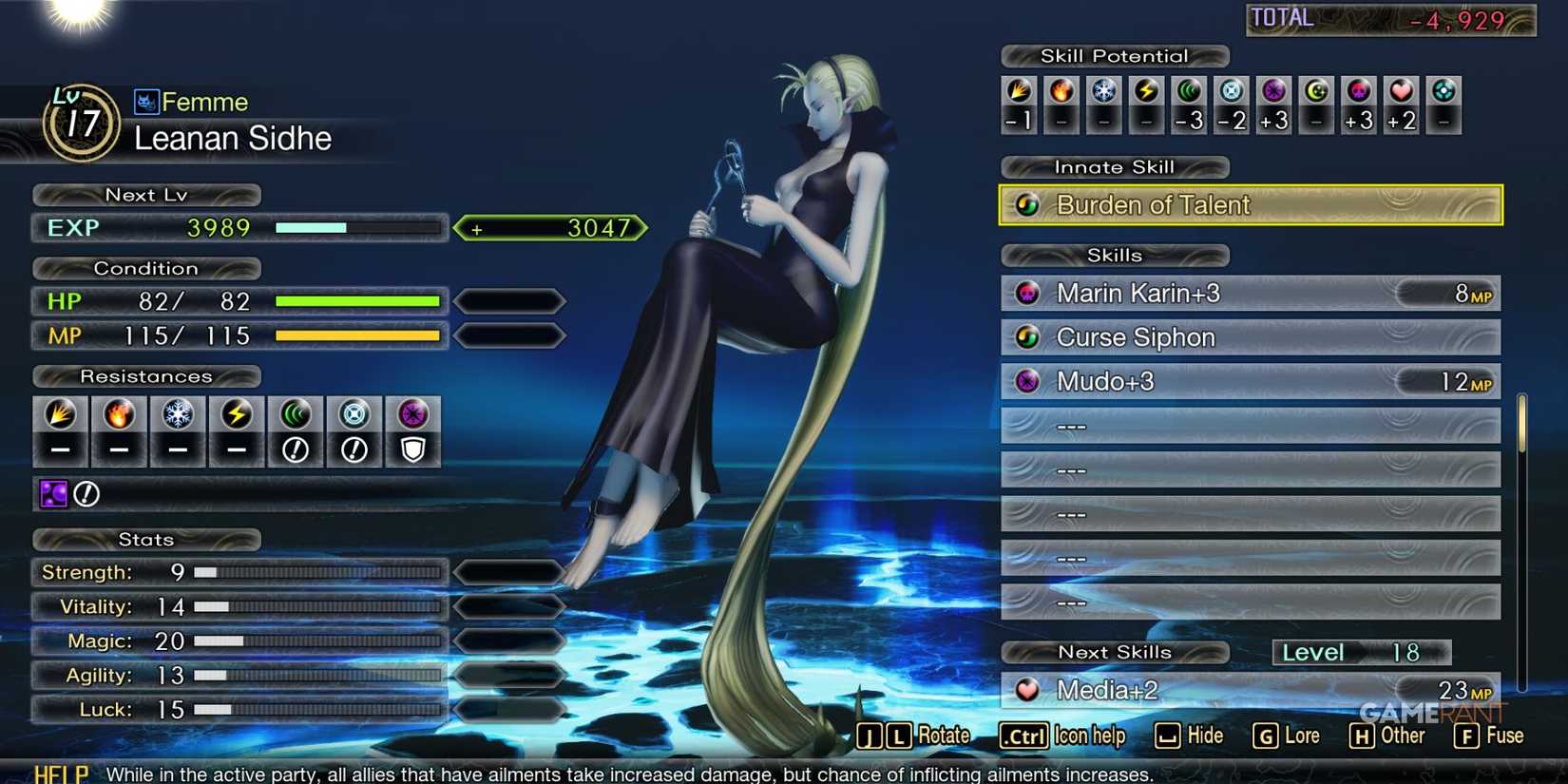This screenshot has height=784, width=1568.
Task: Click Mudo+3's purple skill icon
Action: [1026, 381]
